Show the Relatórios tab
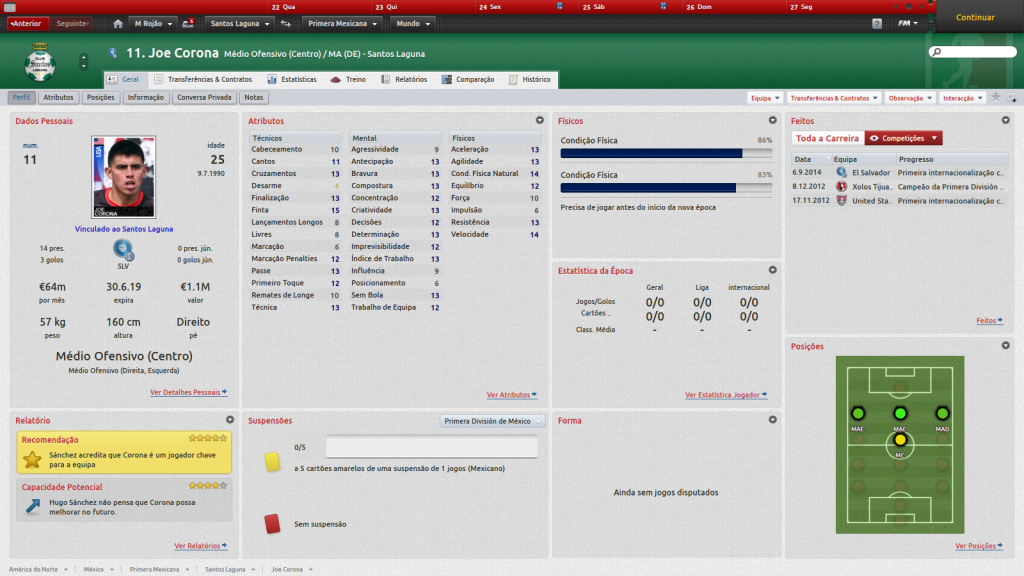This screenshot has height=576, width=1024. (405, 79)
